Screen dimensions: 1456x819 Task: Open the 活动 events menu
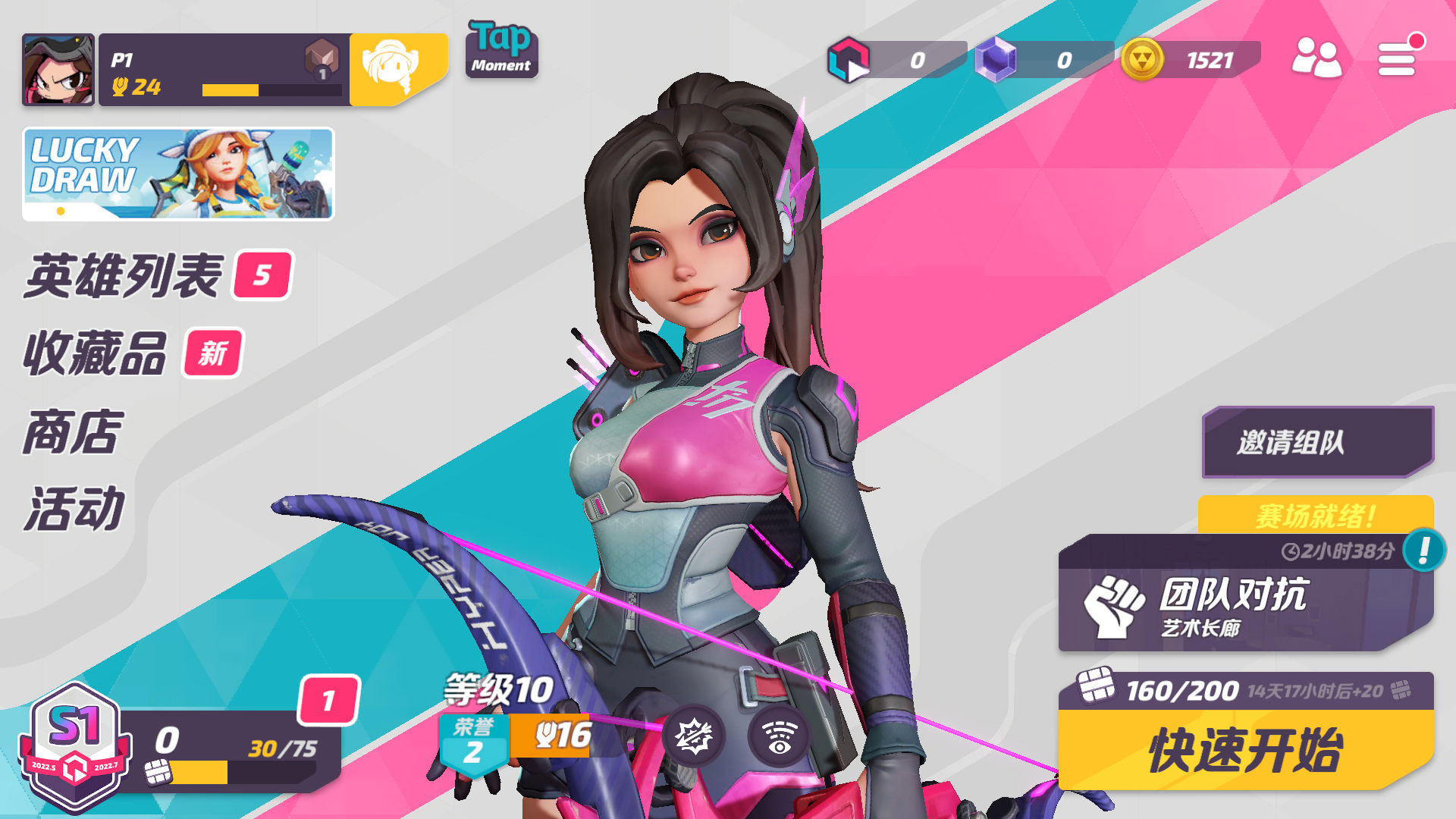(75, 509)
